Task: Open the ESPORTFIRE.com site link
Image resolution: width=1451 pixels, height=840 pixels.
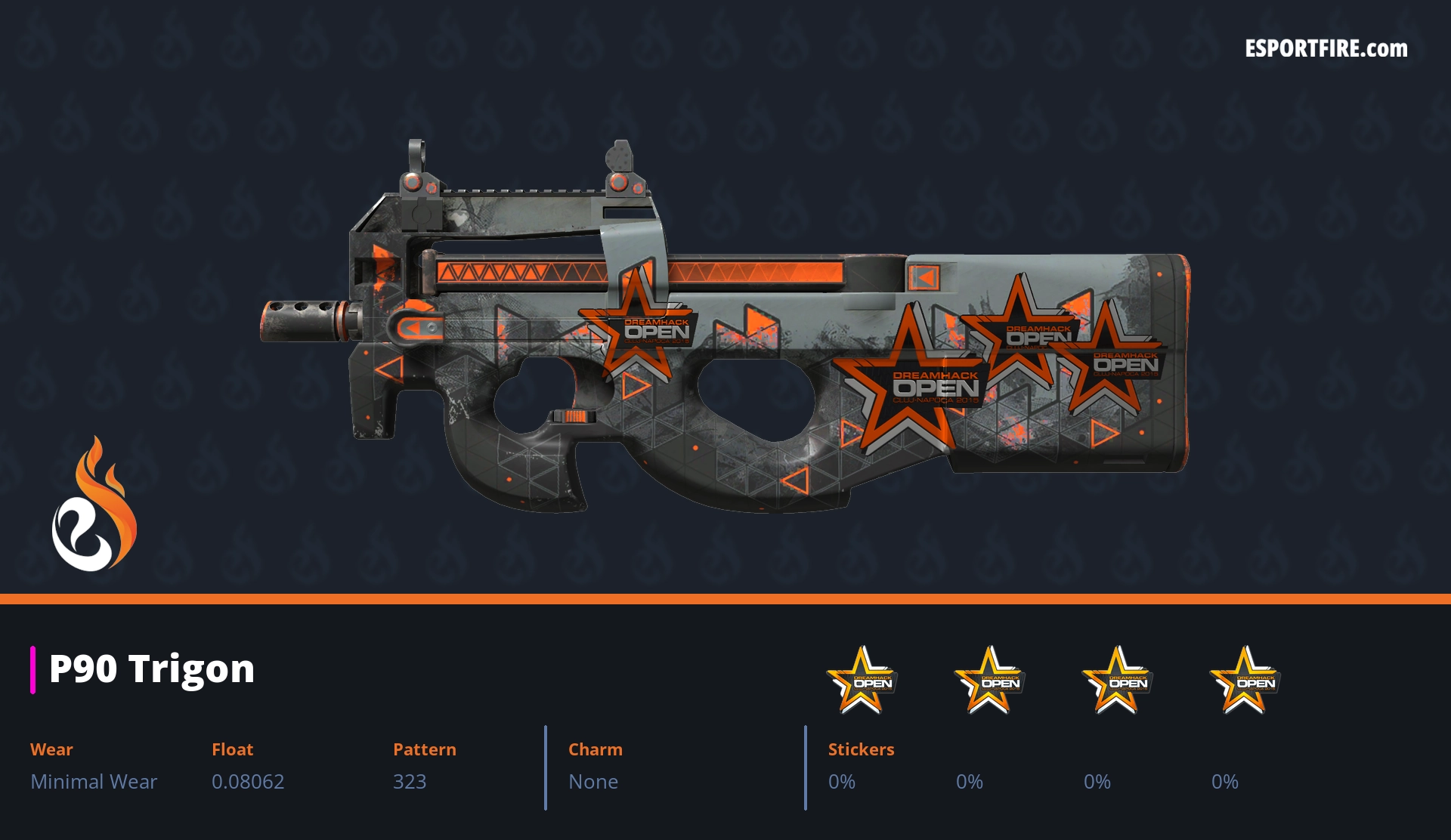Action: 1326,49
